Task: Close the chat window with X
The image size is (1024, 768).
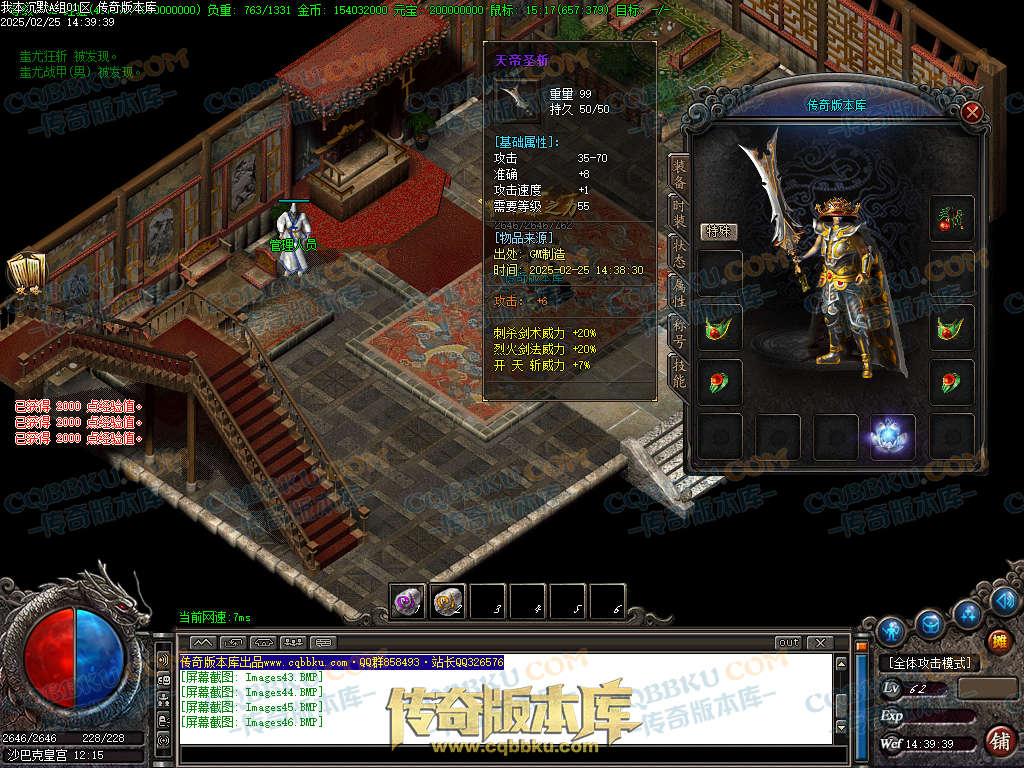Action: pyautogui.click(x=820, y=642)
